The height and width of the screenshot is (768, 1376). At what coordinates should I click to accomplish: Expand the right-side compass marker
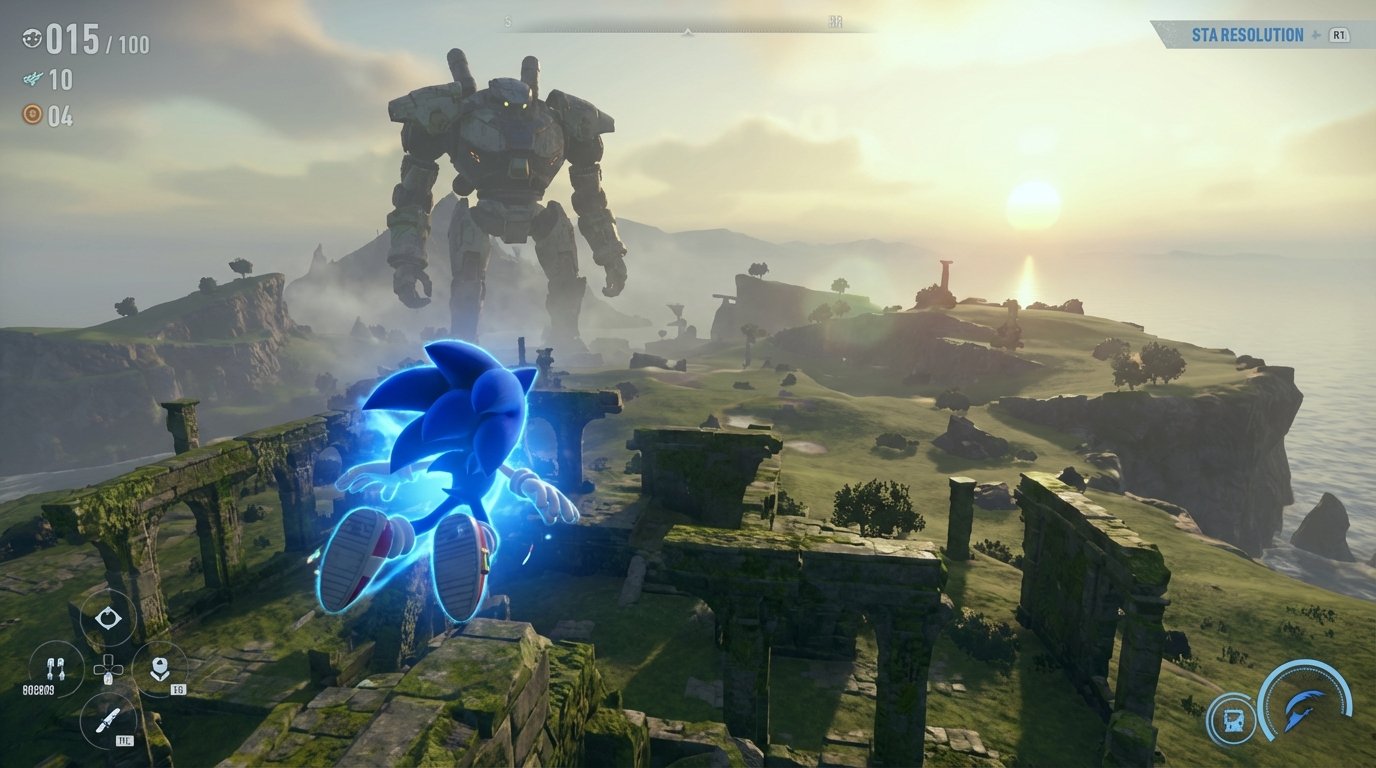click(x=837, y=22)
